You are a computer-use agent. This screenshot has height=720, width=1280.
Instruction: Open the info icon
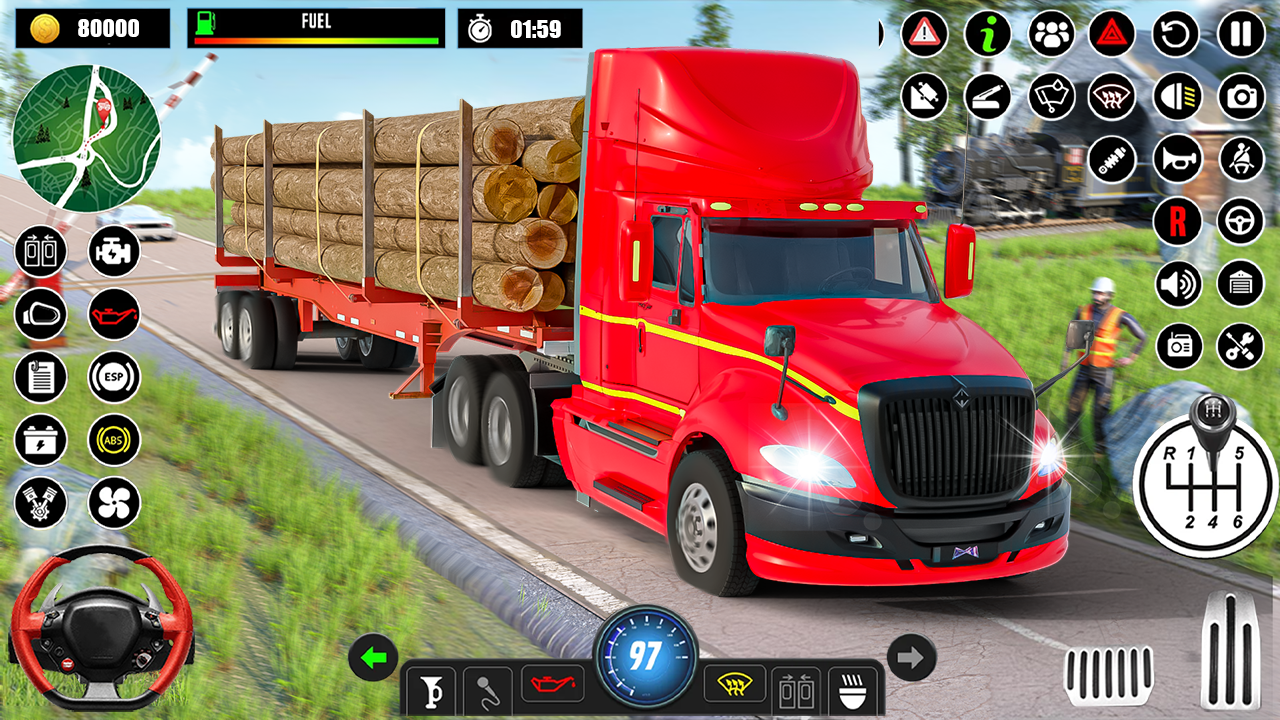point(986,32)
